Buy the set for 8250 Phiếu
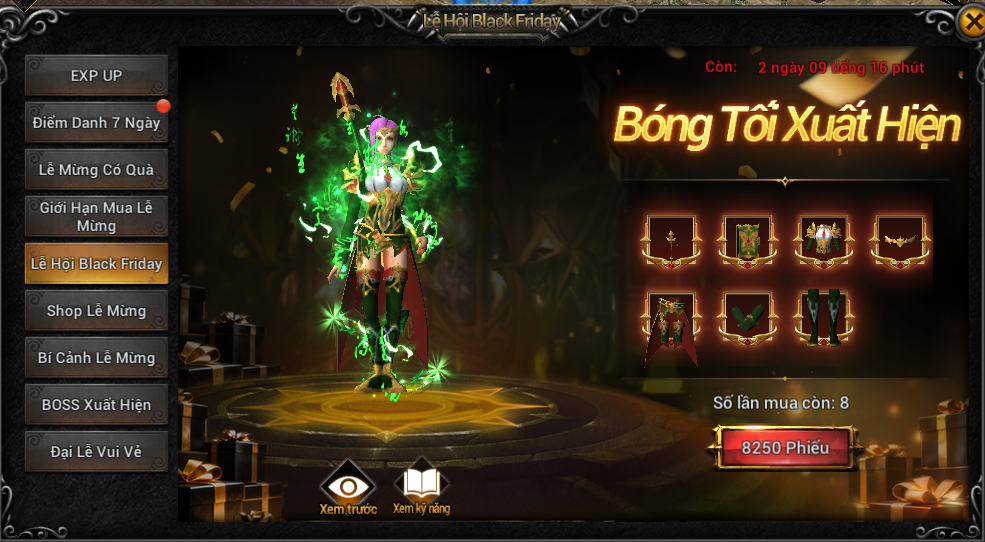985x542 pixels. coord(785,448)
